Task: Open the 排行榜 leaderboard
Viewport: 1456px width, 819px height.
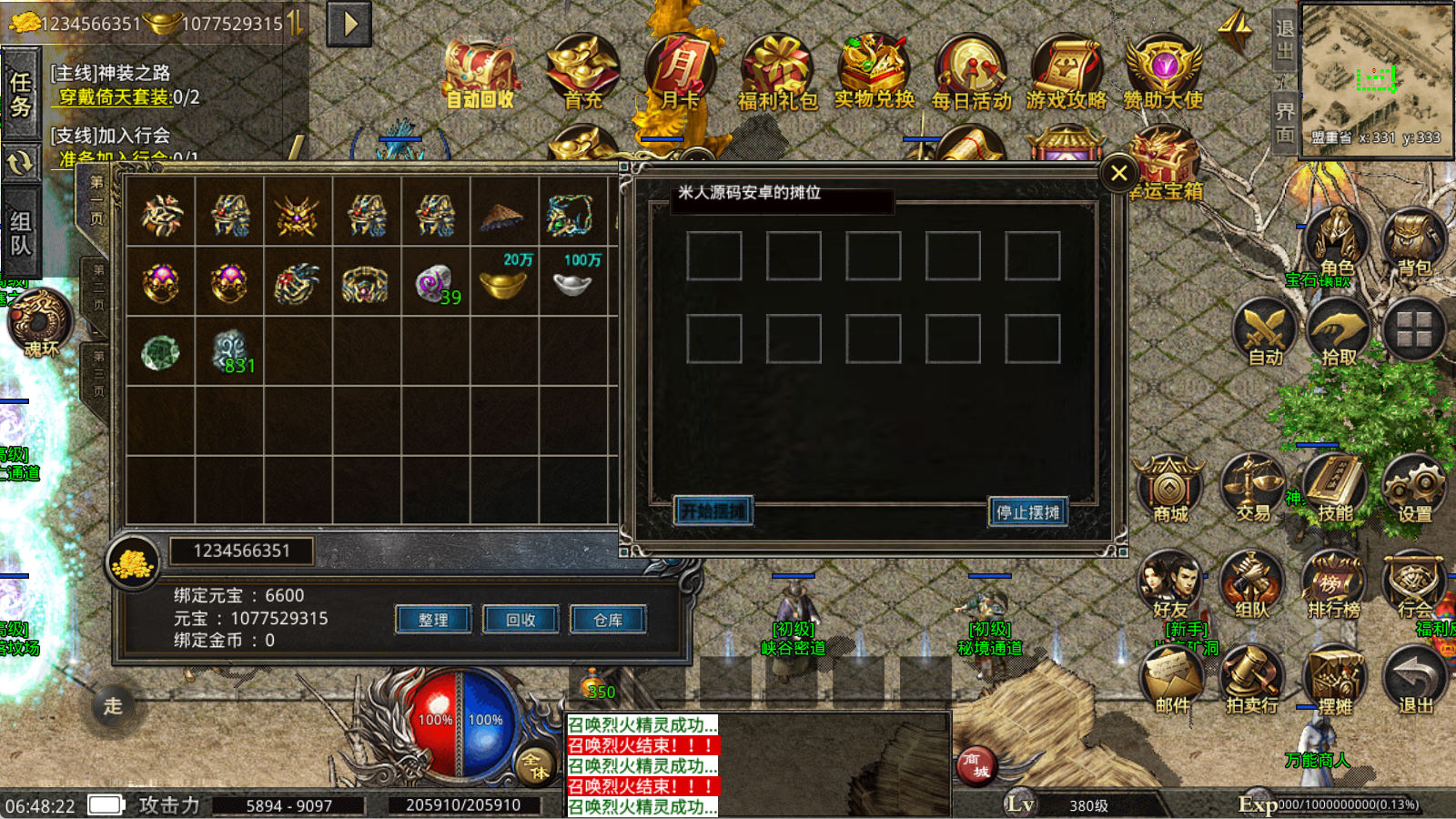Action: [x=1334, y=584]
